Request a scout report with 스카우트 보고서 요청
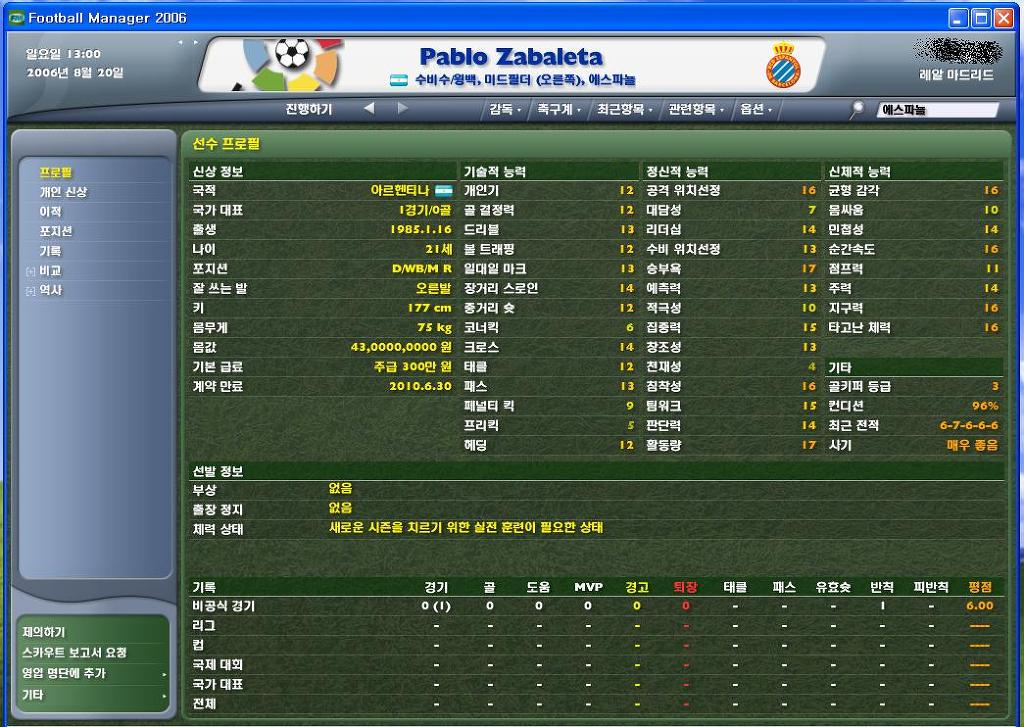1024x727 pixels. pos(75,653)
